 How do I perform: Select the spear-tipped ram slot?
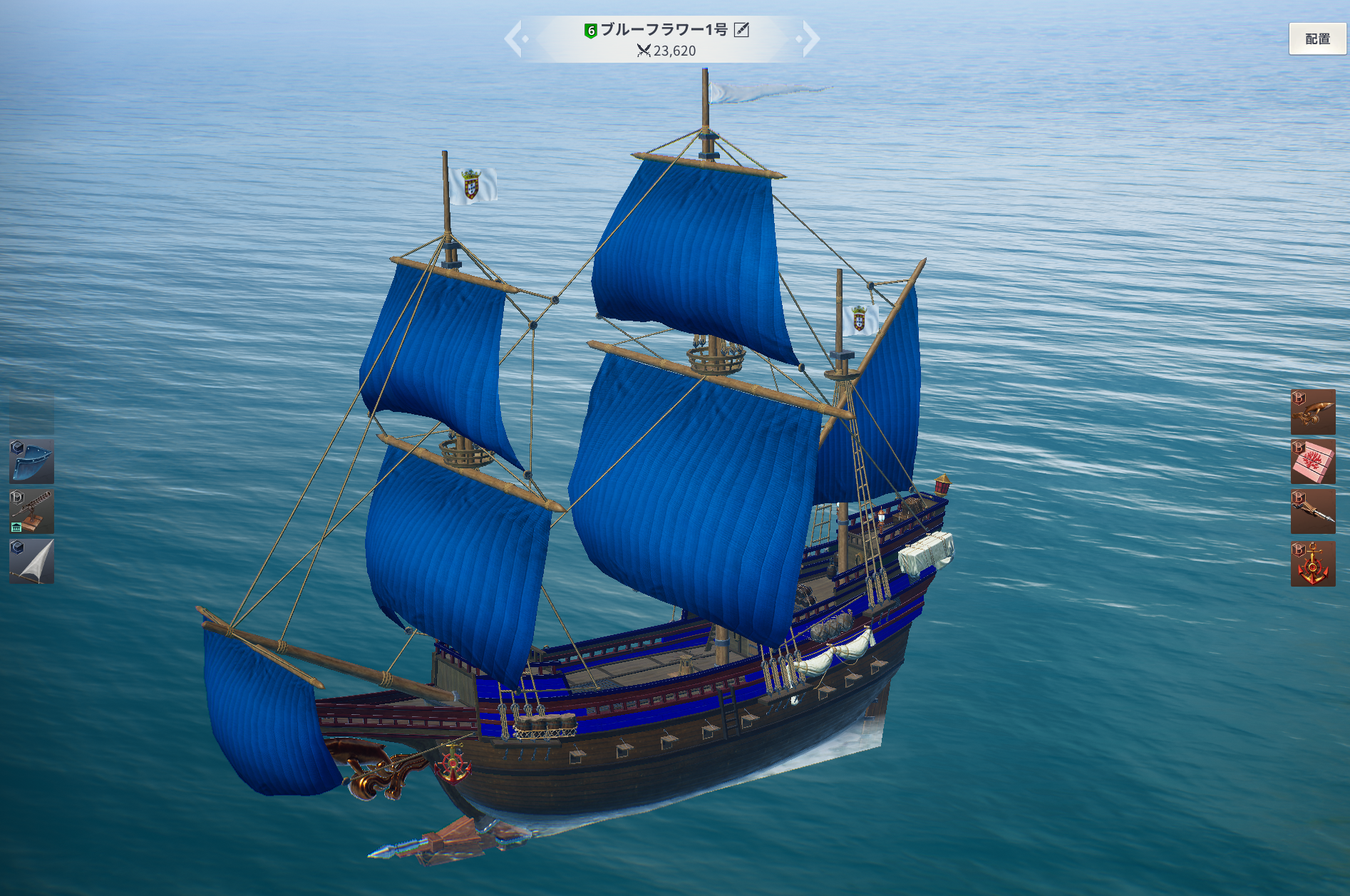pyautogui.click(x=1312, y=511)
